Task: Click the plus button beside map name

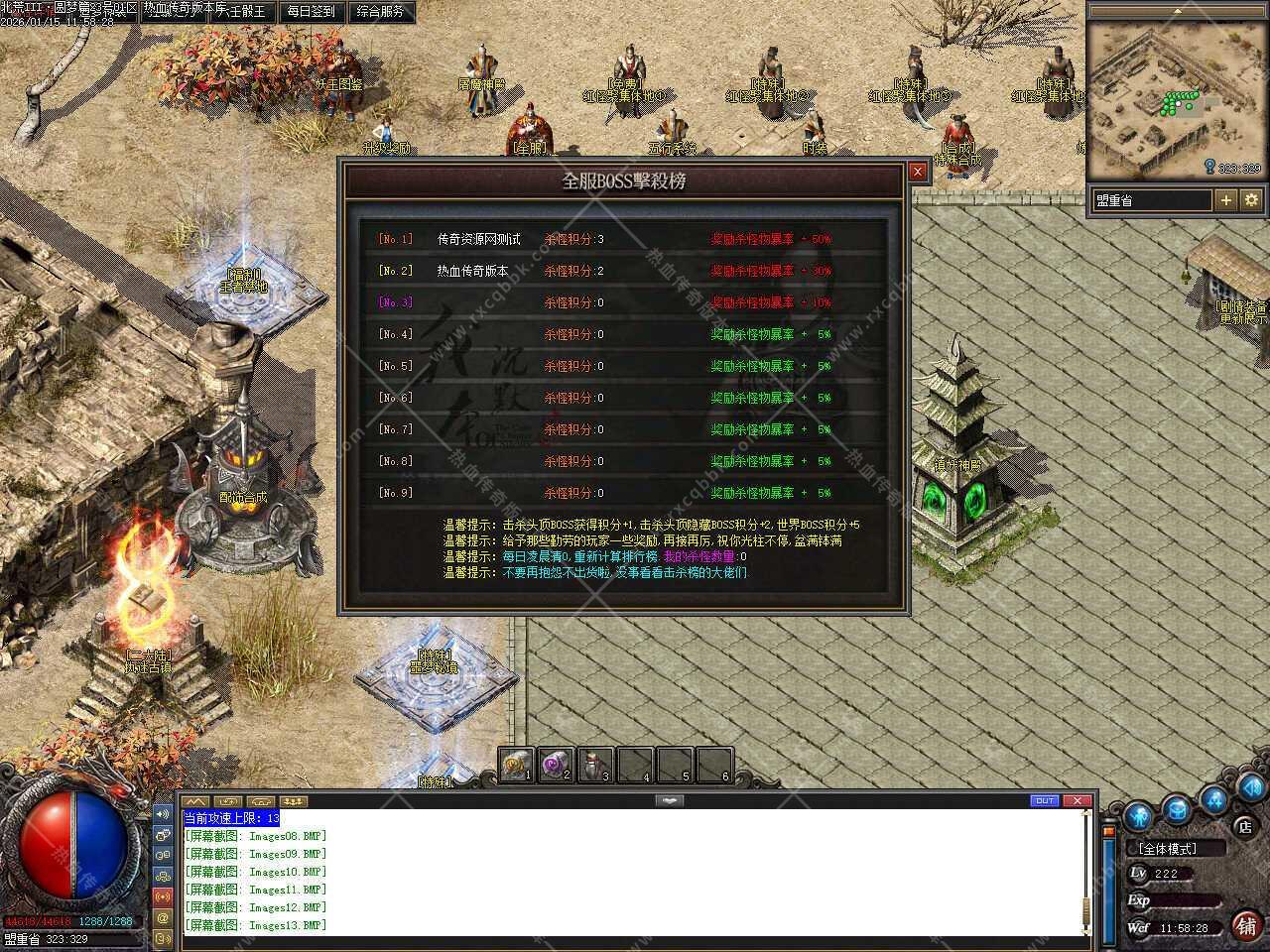Action: pos(1226,200)
